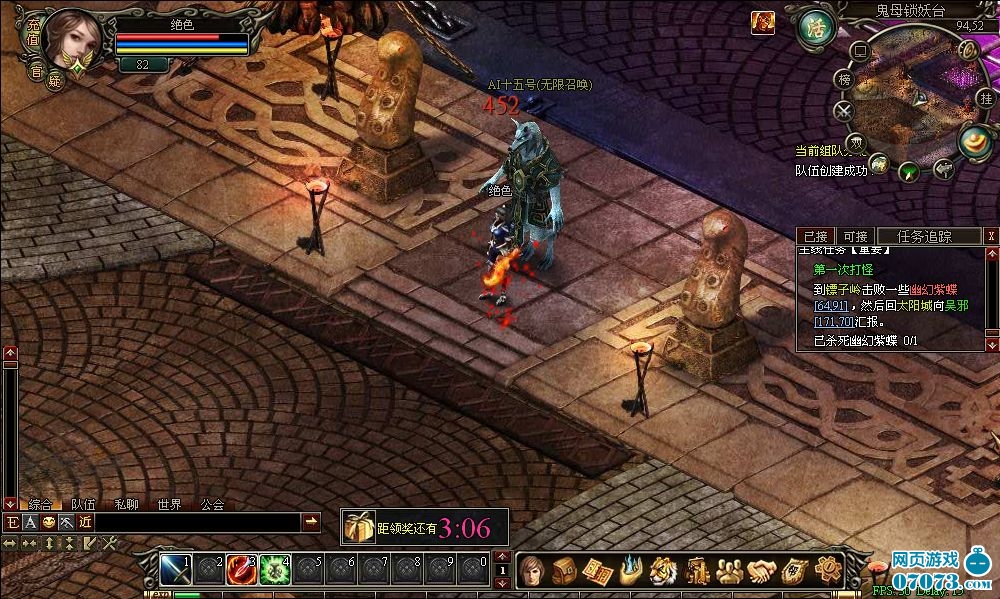This screenshot has height=599, width=1000.
Task: Select the 世界 chat channel tab
Action: [x=170, y=505]
